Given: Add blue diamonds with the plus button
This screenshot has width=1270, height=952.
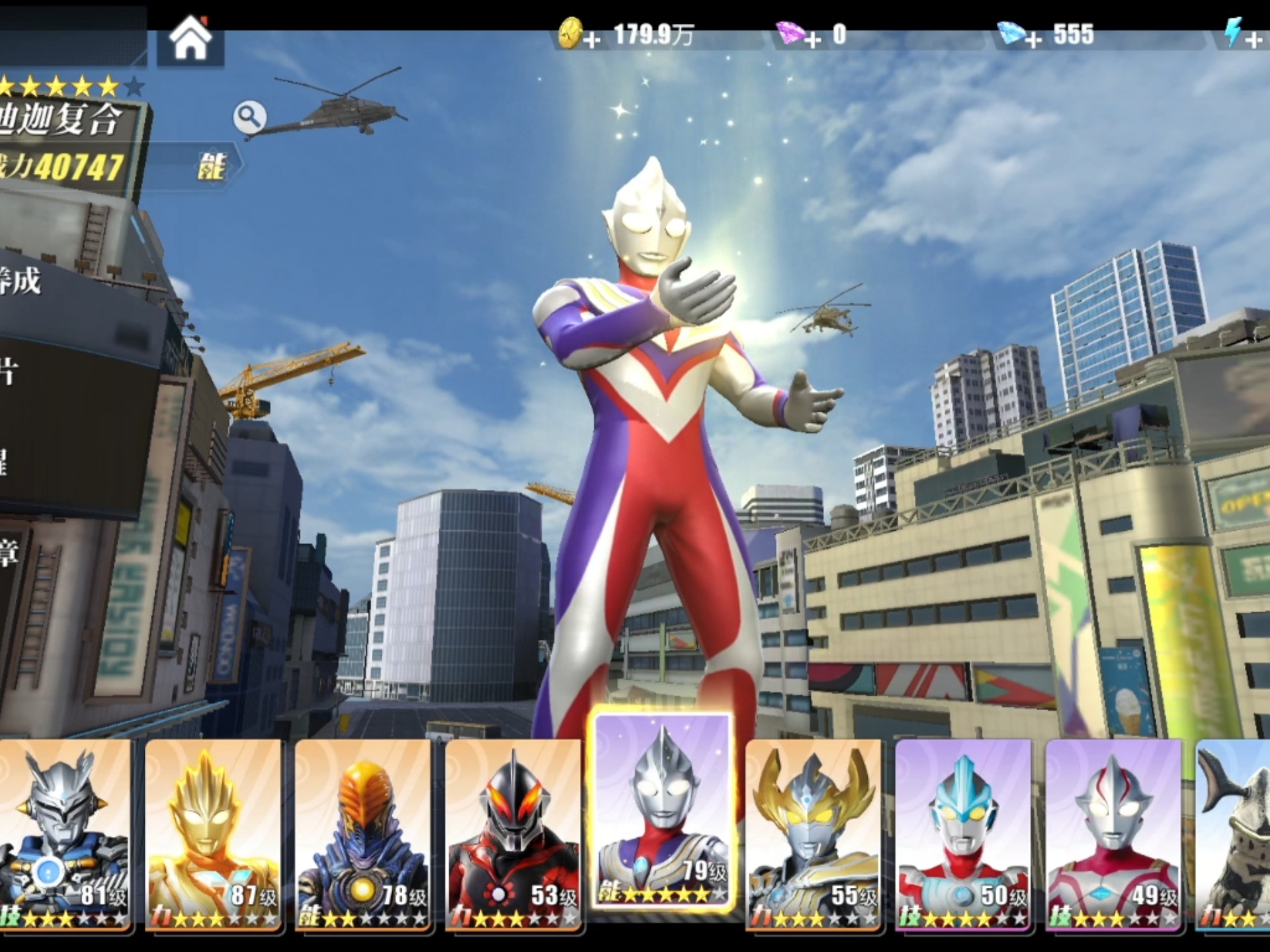Looking at the screenshot, I should [x=1033, y=41].
